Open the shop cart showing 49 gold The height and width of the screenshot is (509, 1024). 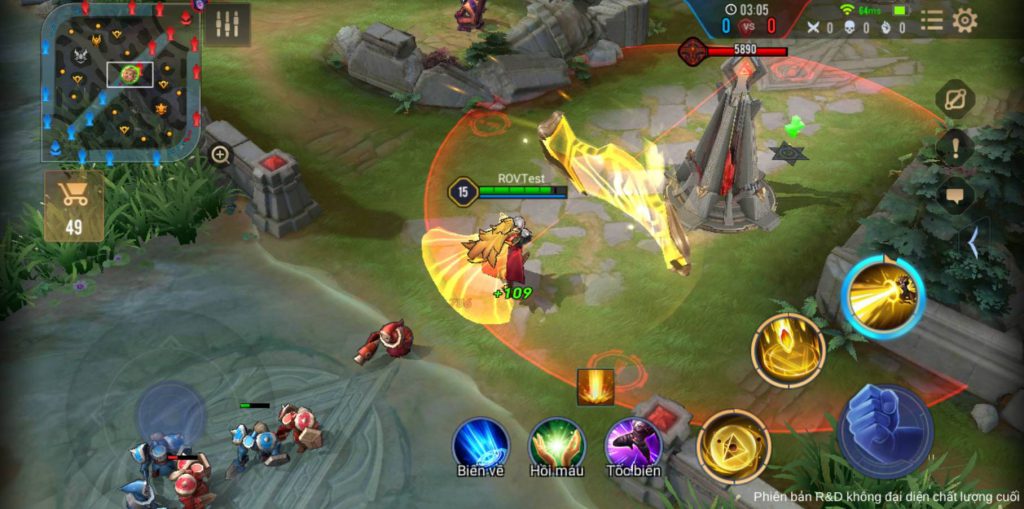[74, 206]
